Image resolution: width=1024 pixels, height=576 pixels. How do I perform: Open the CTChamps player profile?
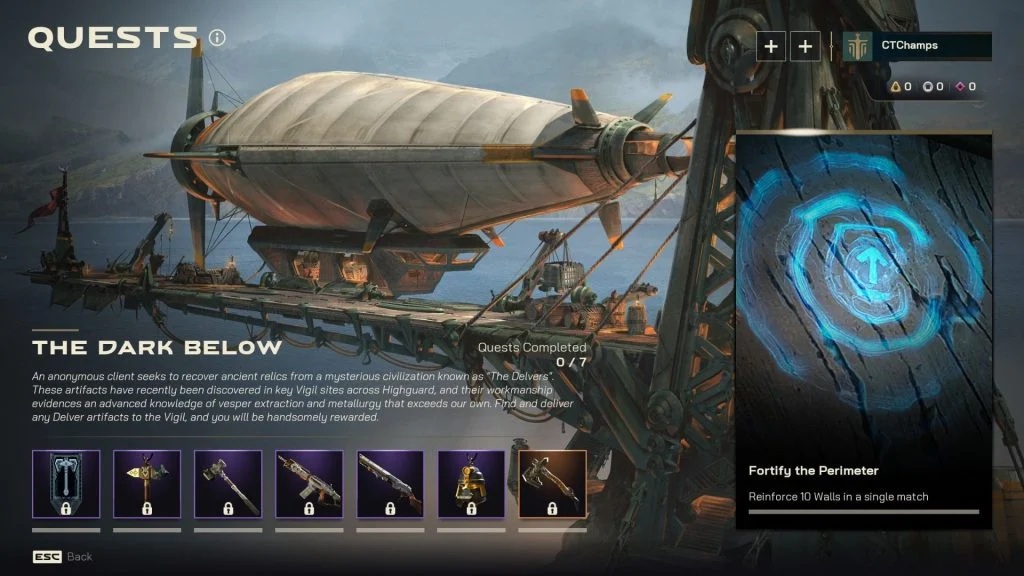[x=916, y=46]
